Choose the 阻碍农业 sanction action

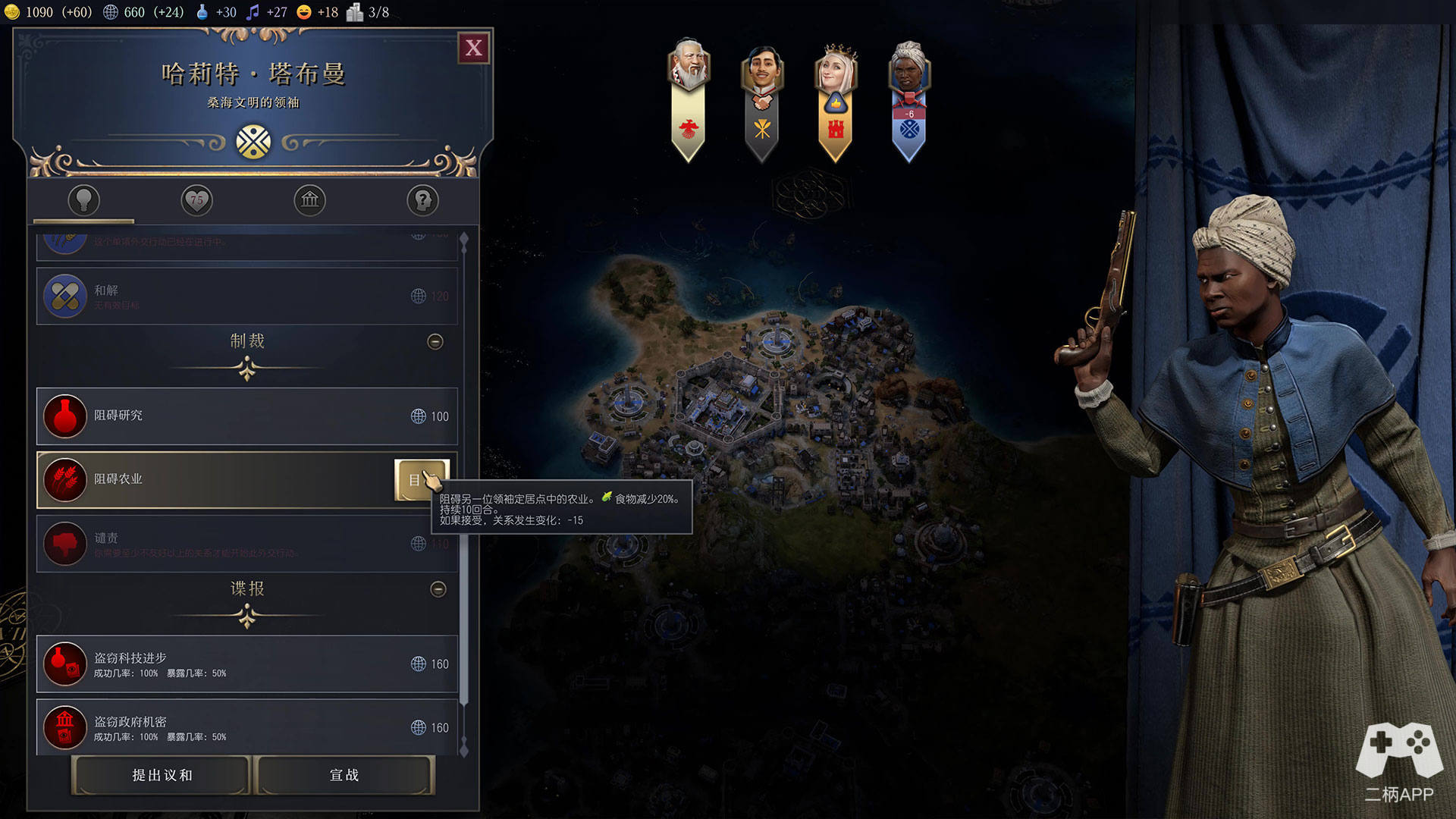212,479
